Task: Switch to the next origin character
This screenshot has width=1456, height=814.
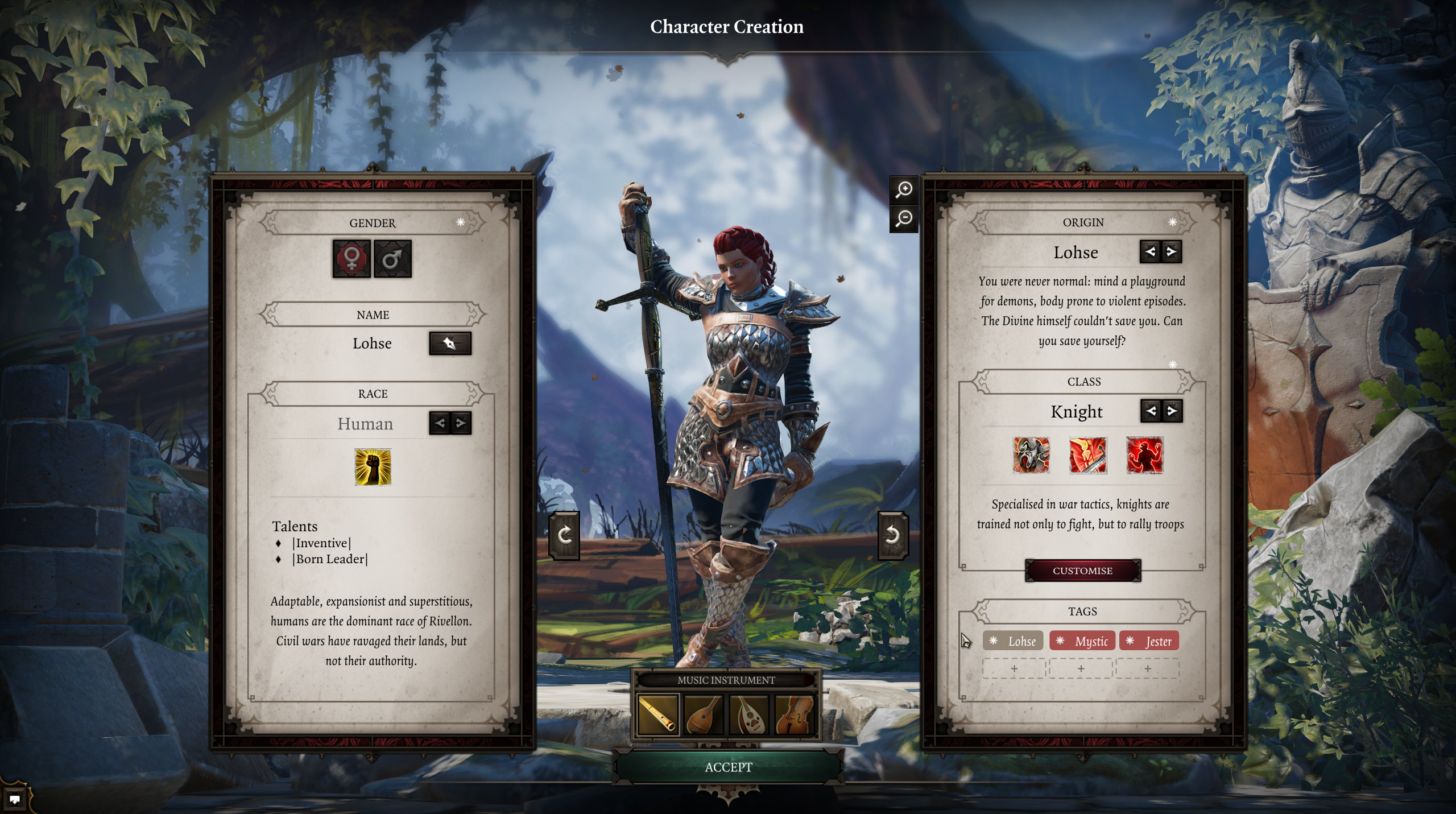Action: pos(1172,251)
